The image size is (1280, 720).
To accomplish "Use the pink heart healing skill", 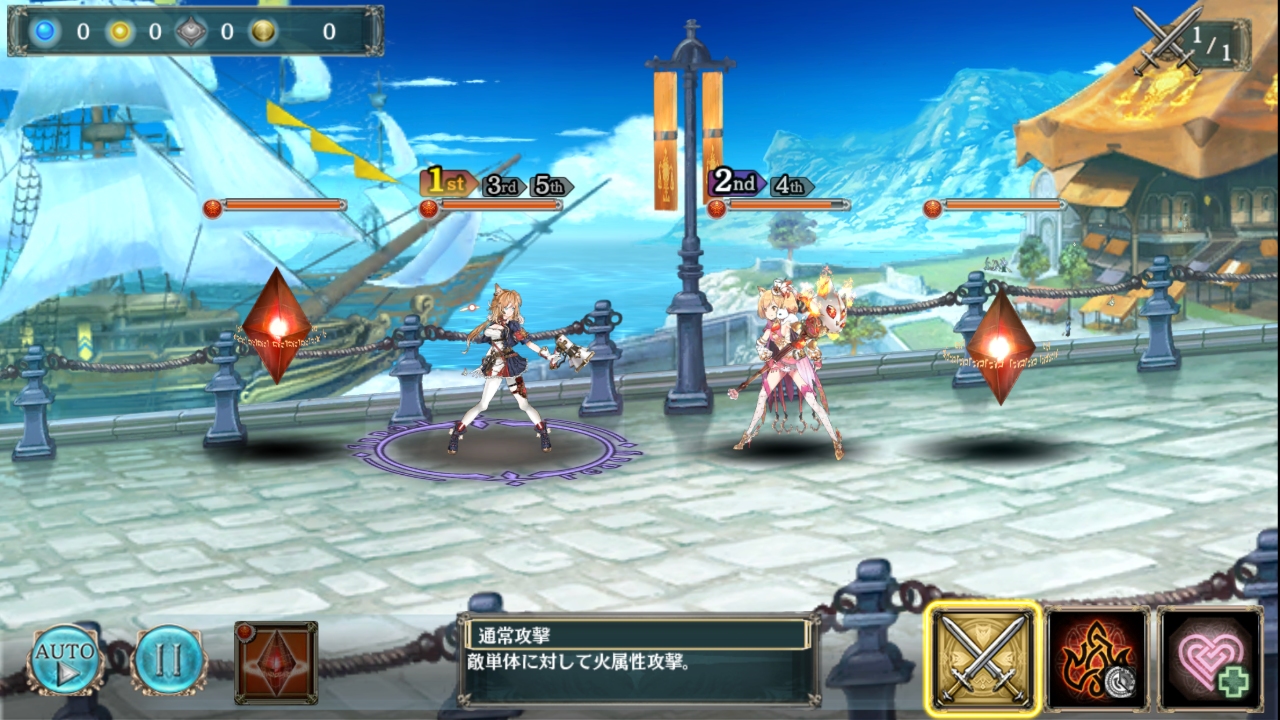I will coord(1210,659).
